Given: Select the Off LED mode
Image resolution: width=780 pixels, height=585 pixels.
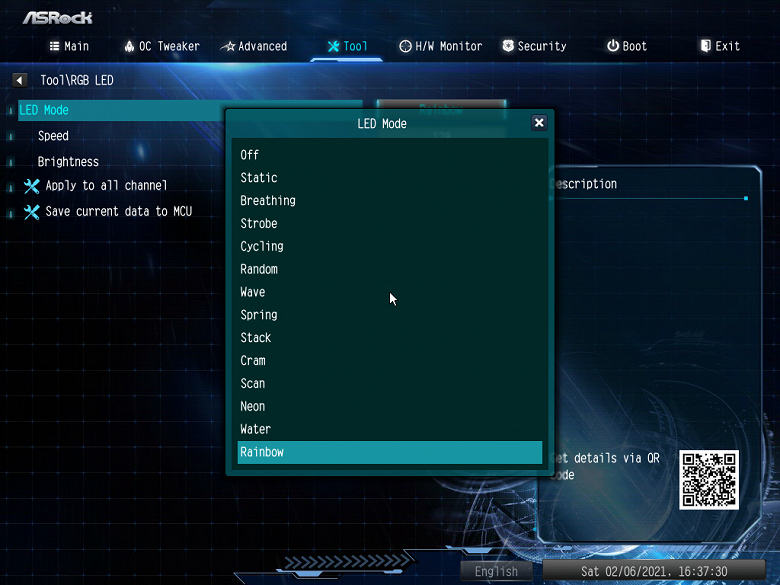Looking at the screenshot, I should [x=250, y=155].
